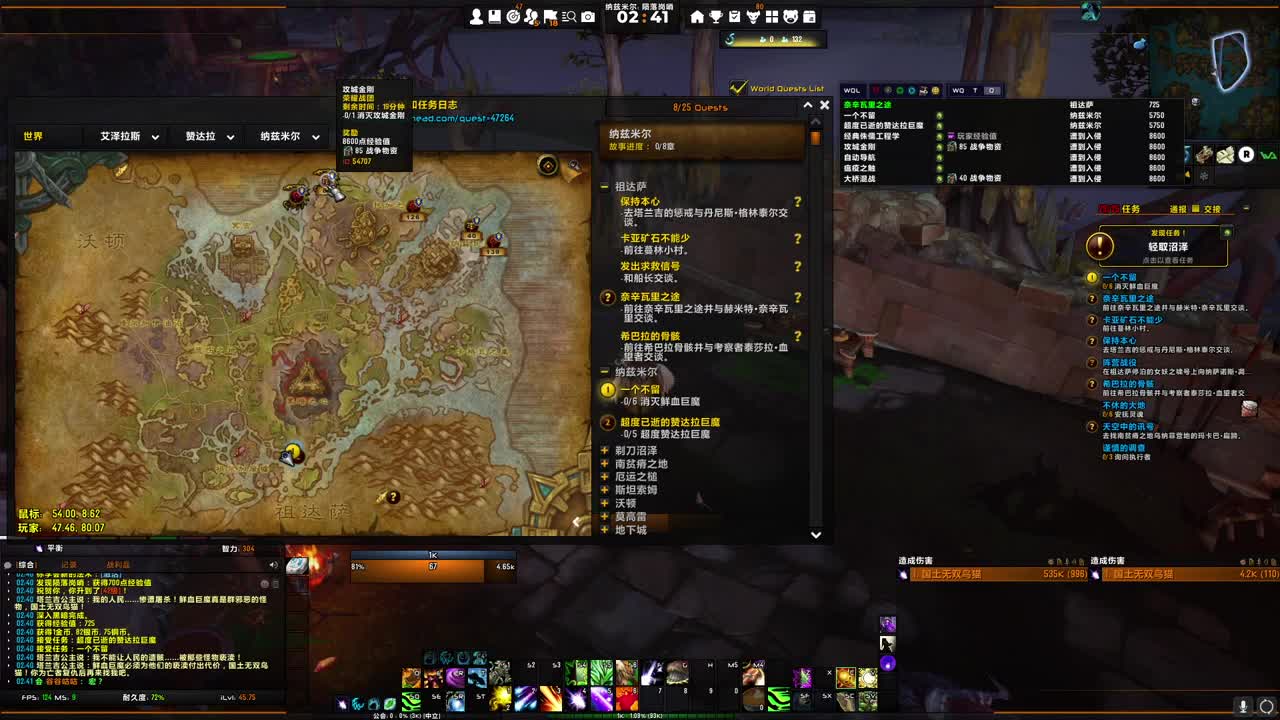This screenshot has height=720, width=1280.
Task: Open the achievements trophy icon
Action: coord(717,13)
